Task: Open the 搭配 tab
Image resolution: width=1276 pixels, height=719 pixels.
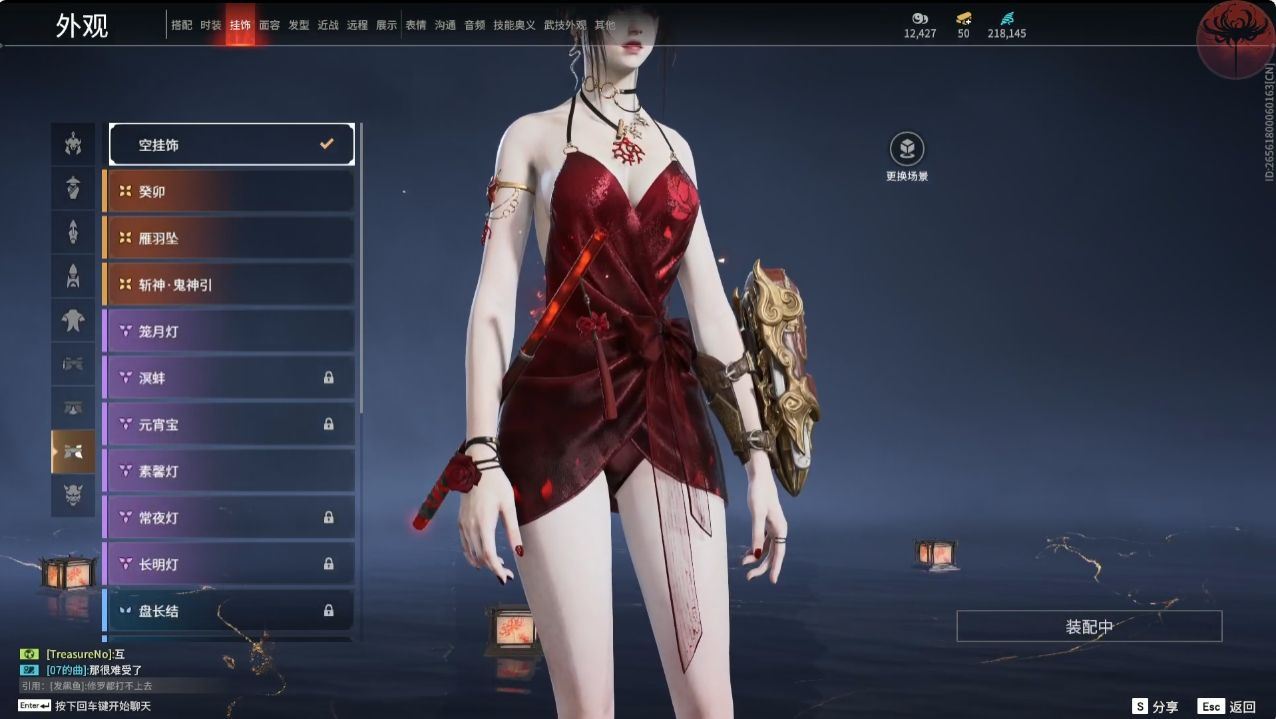Action: click(182, 25)
